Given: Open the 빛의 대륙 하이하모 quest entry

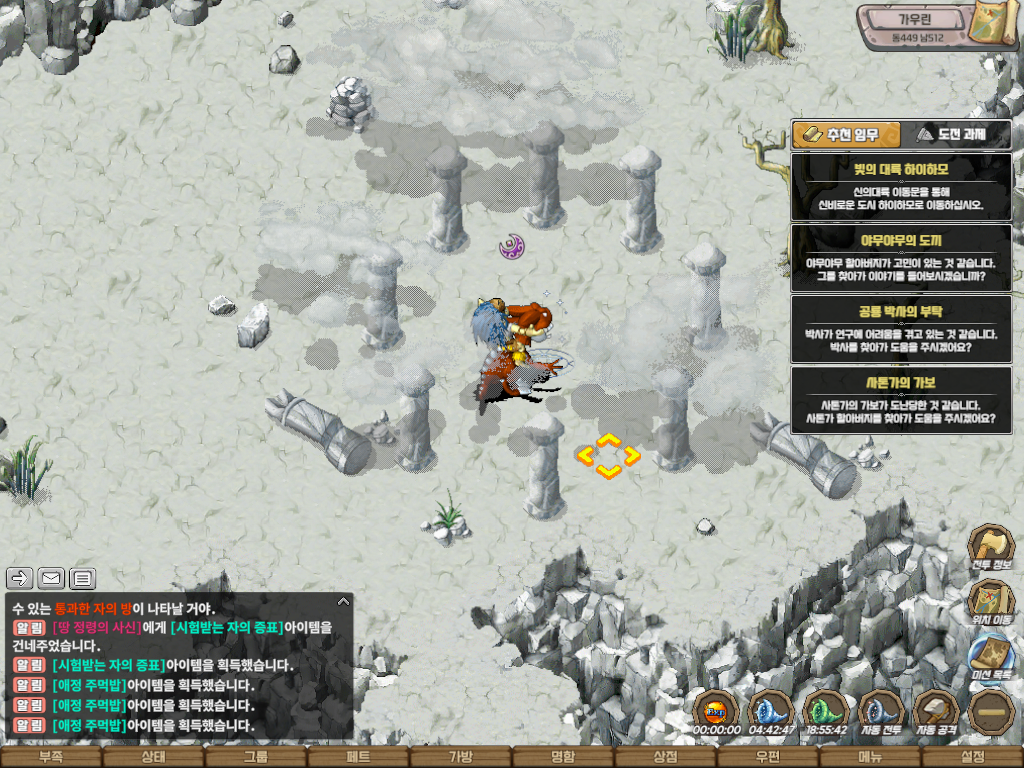Looking at the screenshot, I should [x=900, y=187].
